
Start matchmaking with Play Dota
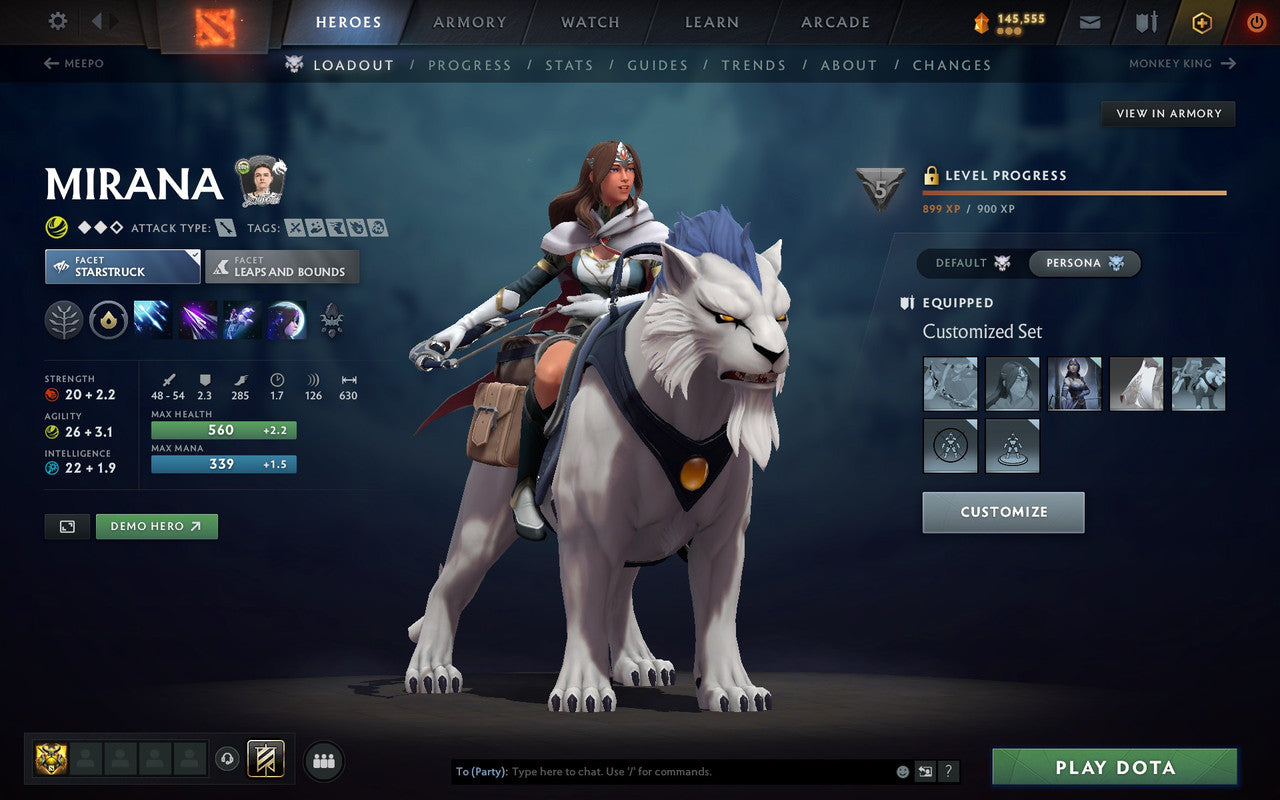pos(1114,768)
